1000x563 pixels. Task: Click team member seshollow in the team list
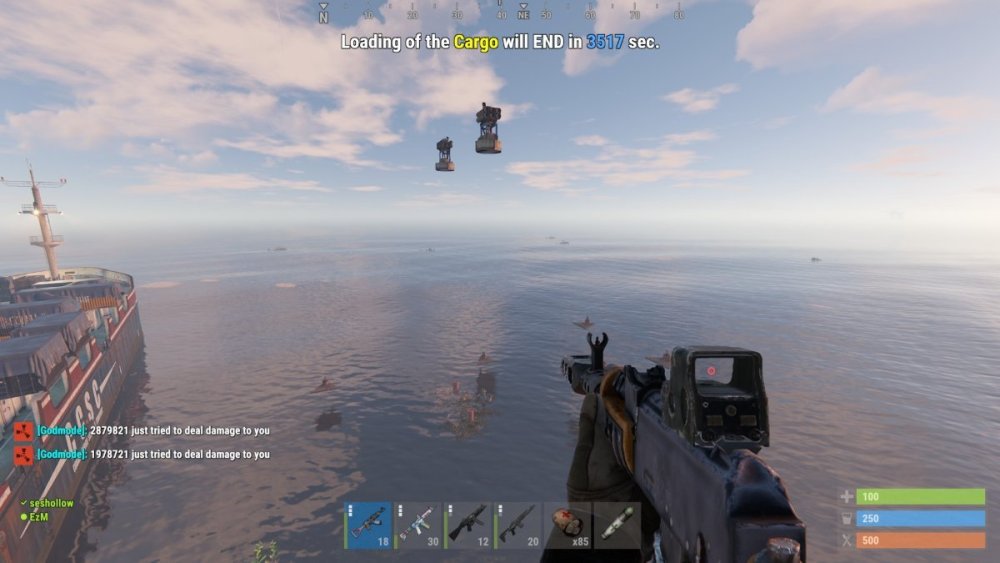click(x=51, y=503)
